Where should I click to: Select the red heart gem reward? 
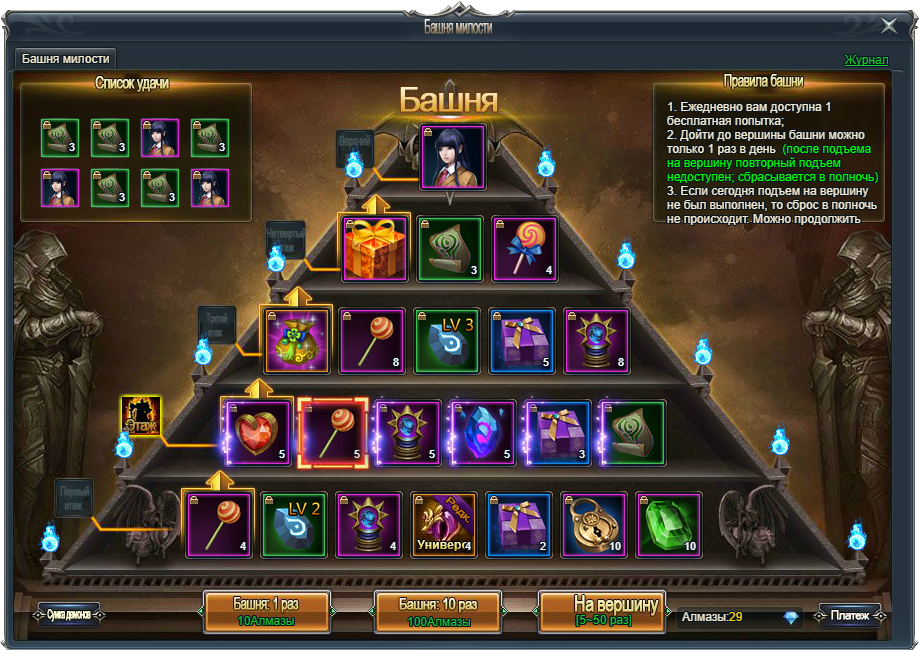259,435
